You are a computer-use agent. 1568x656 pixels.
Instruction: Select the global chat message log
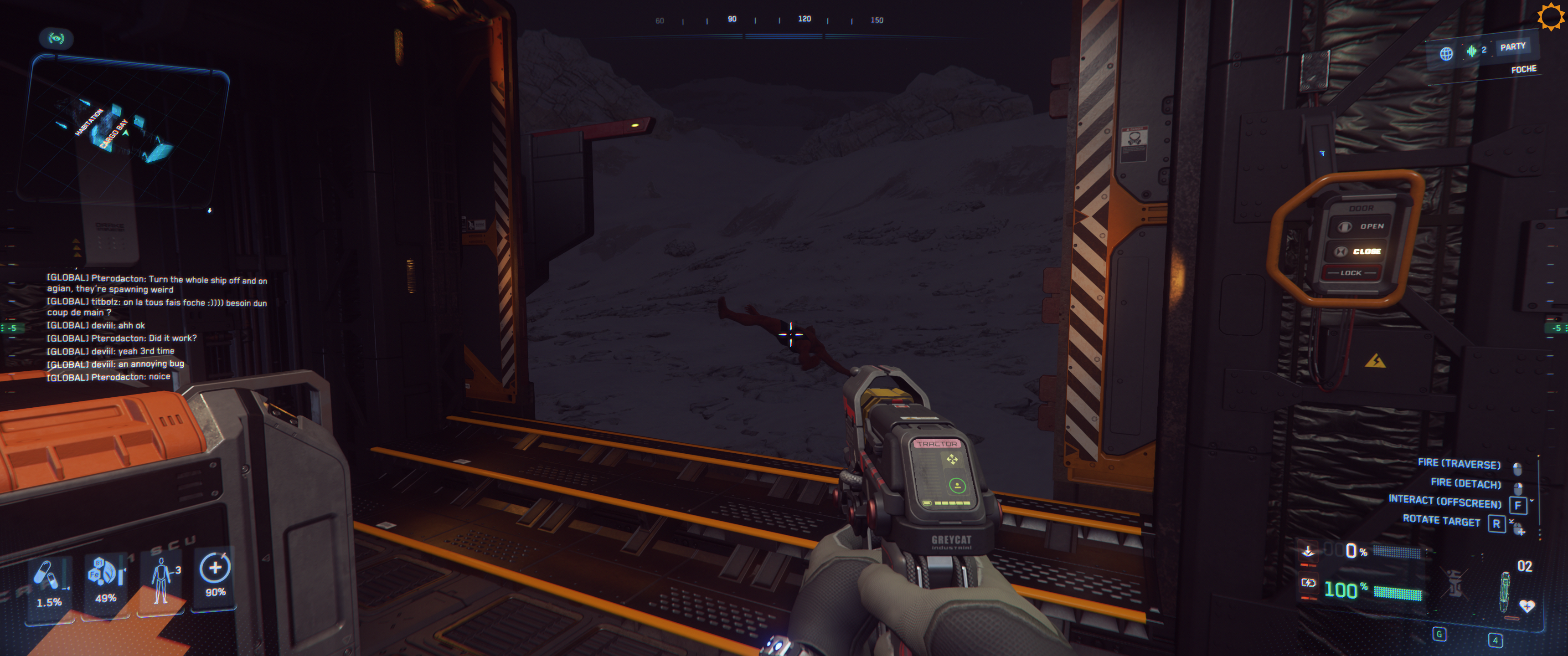pyautogui.click(x=157, y=327)
